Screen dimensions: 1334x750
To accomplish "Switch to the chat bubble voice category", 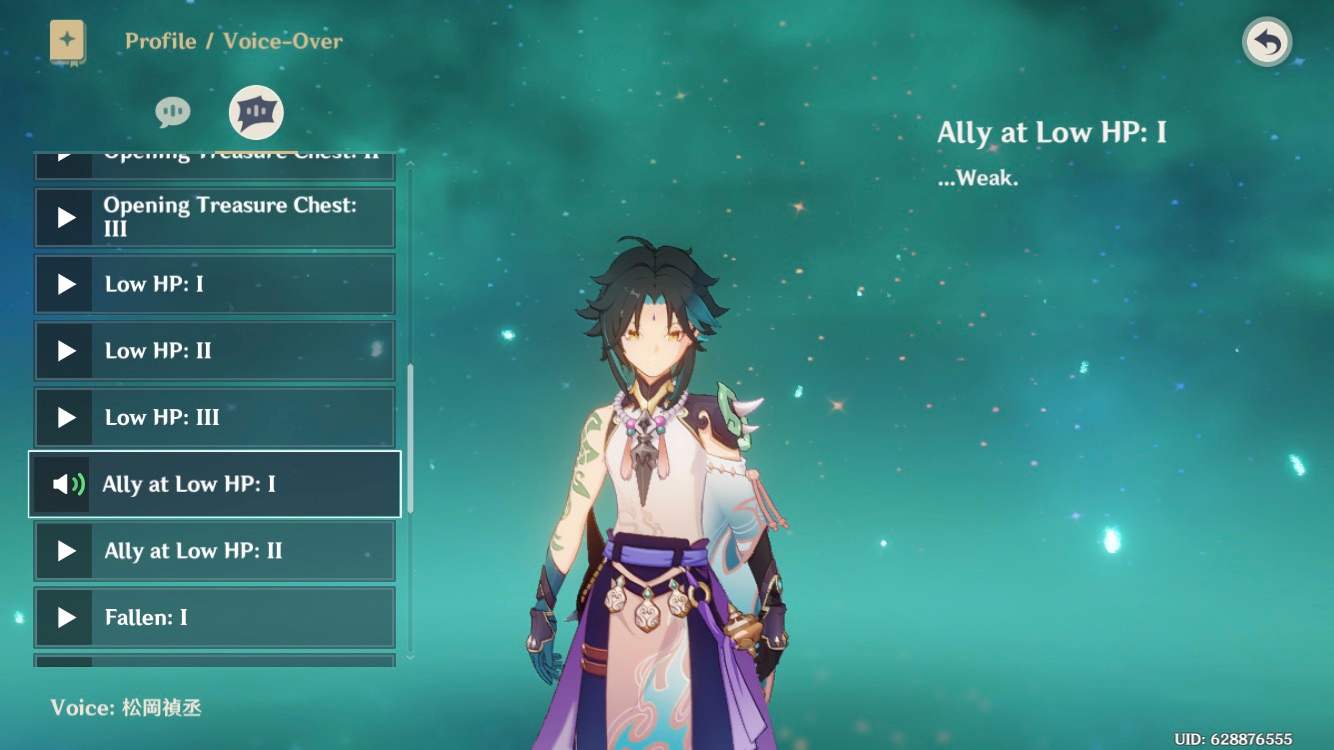I will [172, 112].
